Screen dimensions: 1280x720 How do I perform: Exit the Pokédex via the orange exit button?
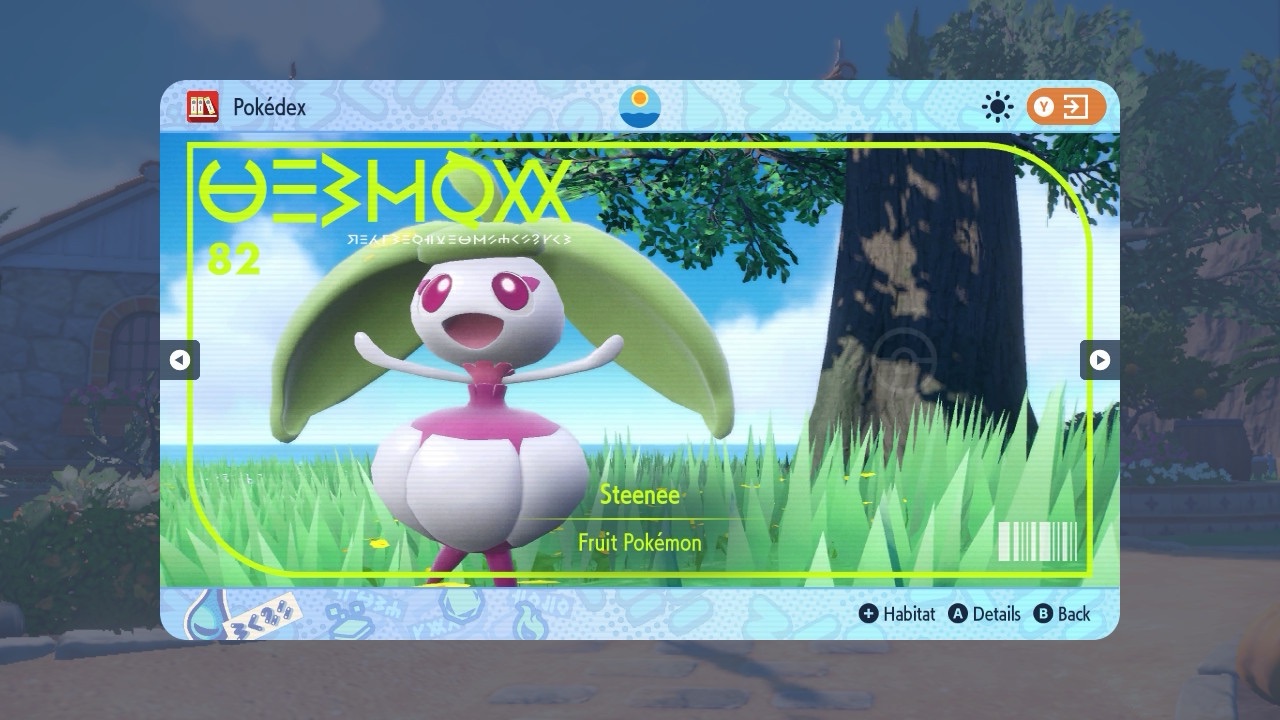tap(1066, 107)
